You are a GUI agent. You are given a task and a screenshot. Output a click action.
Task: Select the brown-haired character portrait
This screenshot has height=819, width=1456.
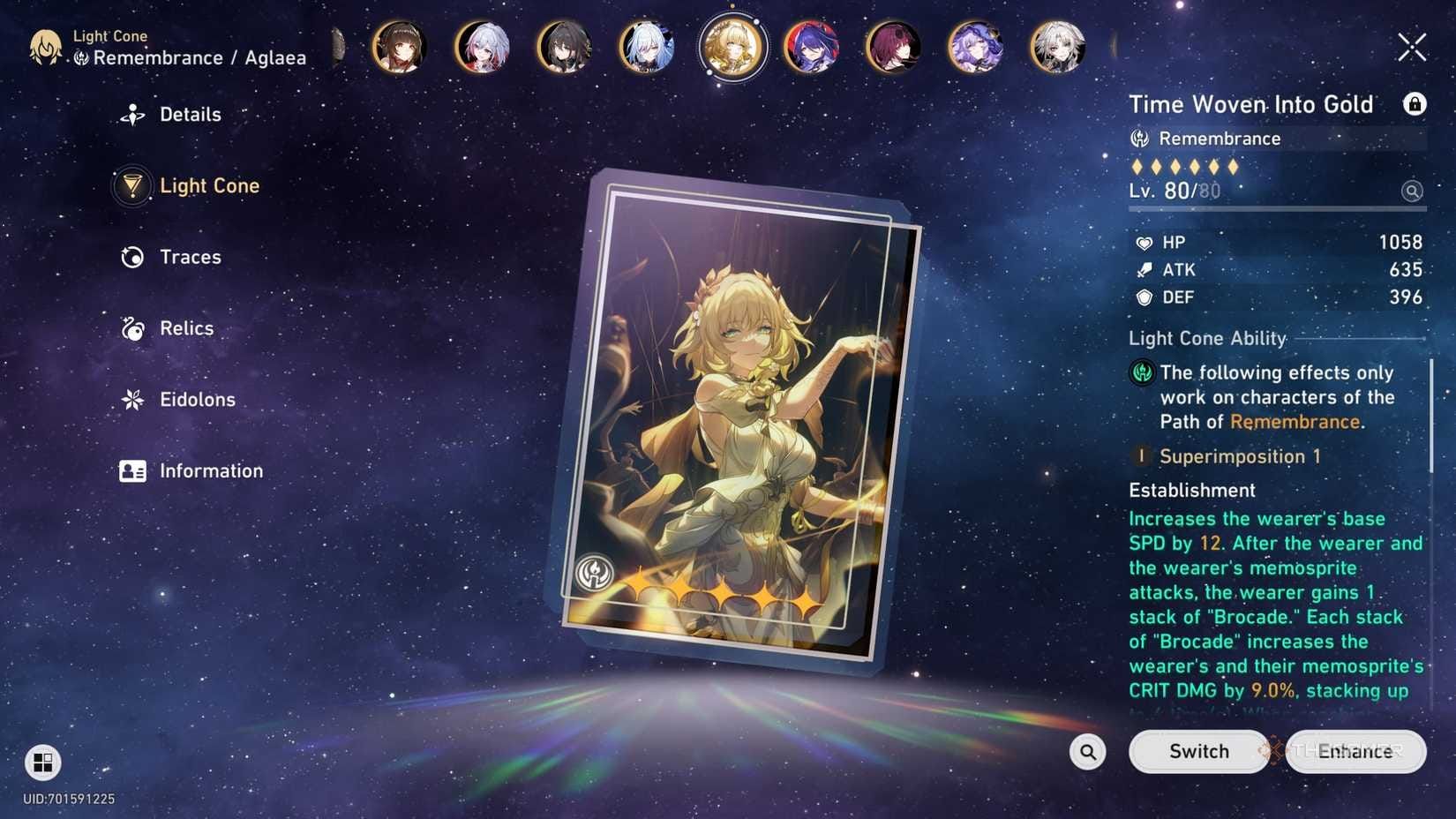(x=400, y=47)
